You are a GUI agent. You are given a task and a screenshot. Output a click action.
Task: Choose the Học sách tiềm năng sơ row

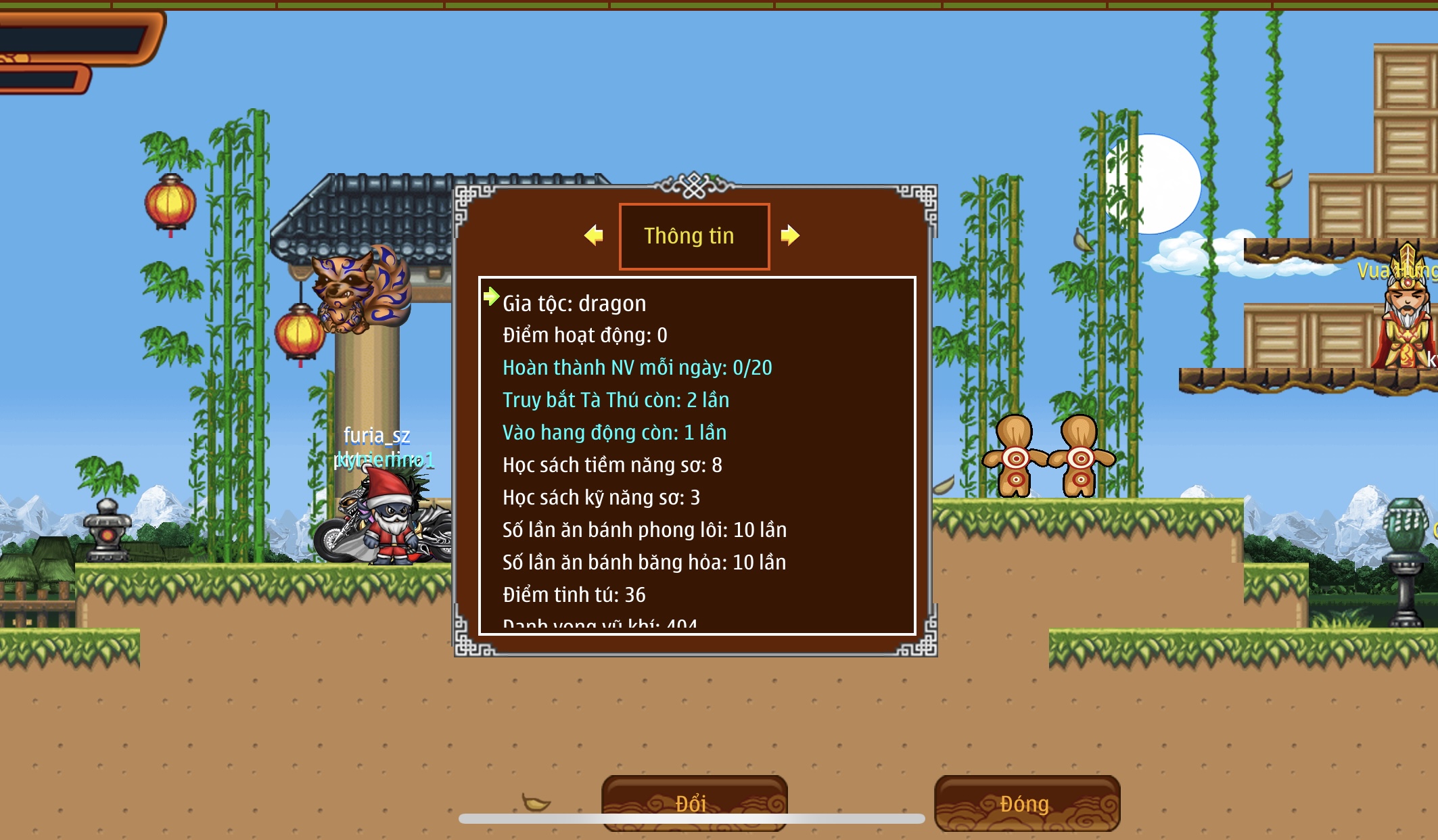(612, 465)
